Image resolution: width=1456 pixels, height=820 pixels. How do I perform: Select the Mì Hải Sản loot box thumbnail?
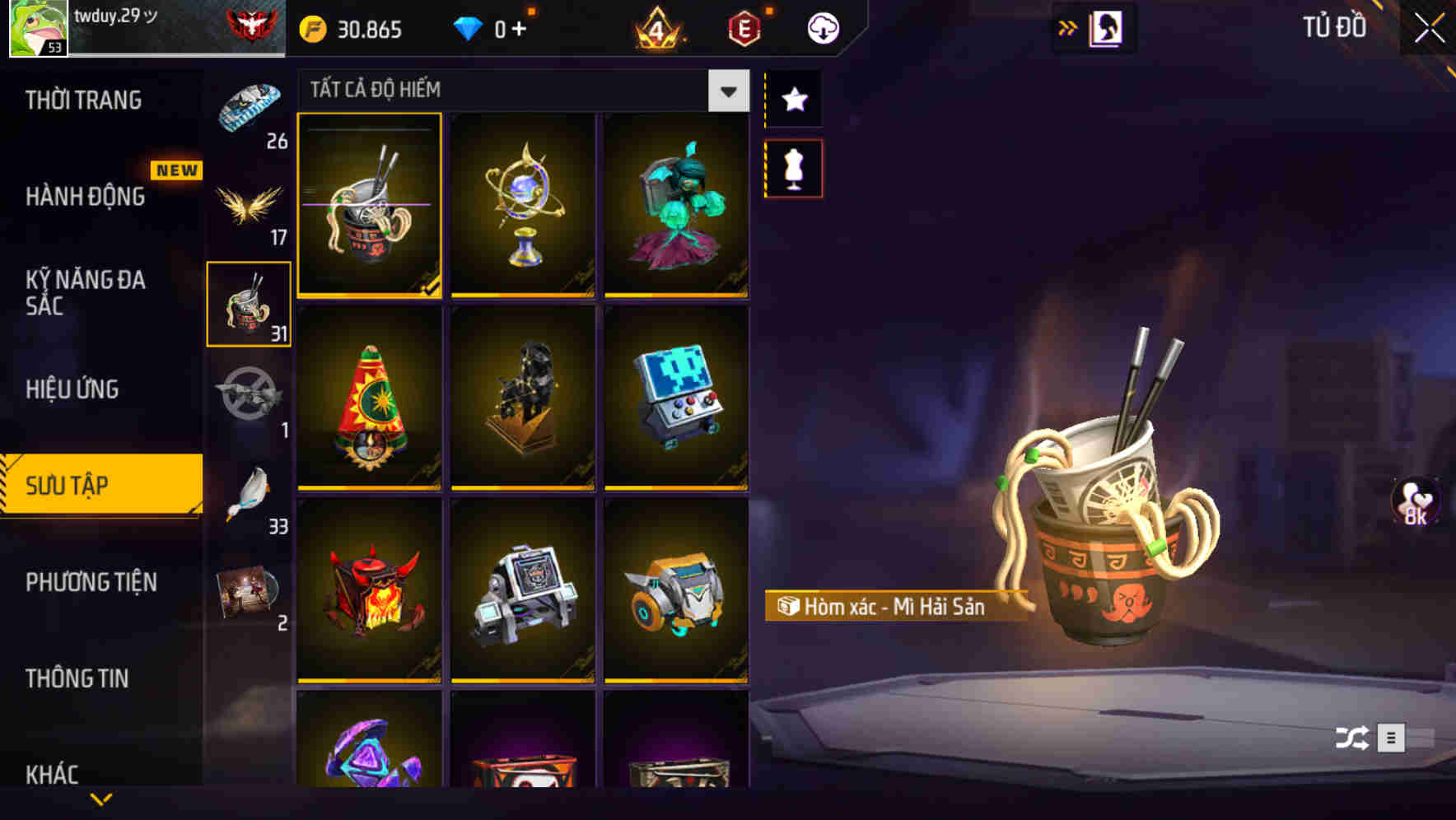369,206
